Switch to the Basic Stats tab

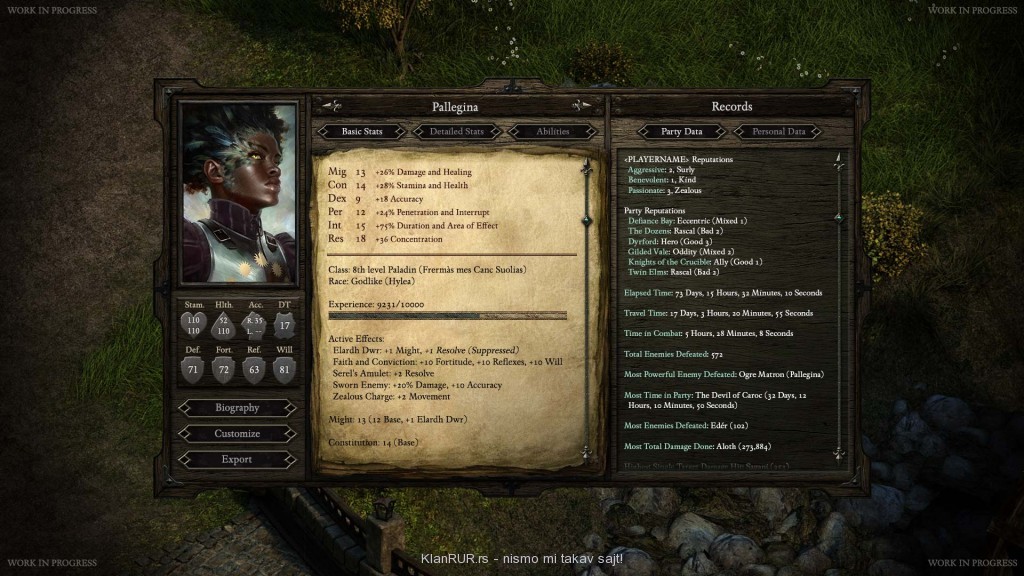[362, 131]
